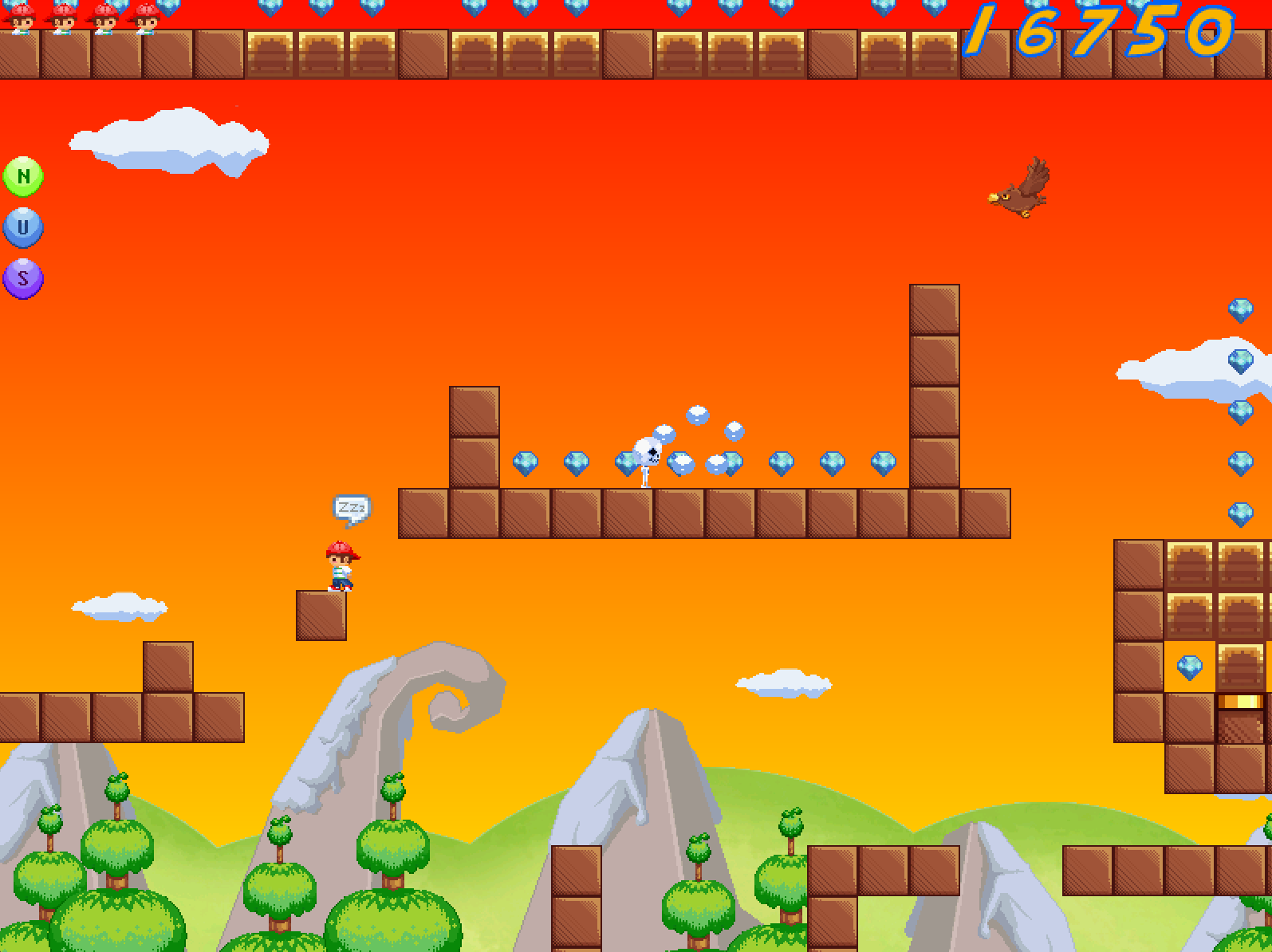Select the blue U letter bubble
The image size is (1272, 952).
click(23, 227)
